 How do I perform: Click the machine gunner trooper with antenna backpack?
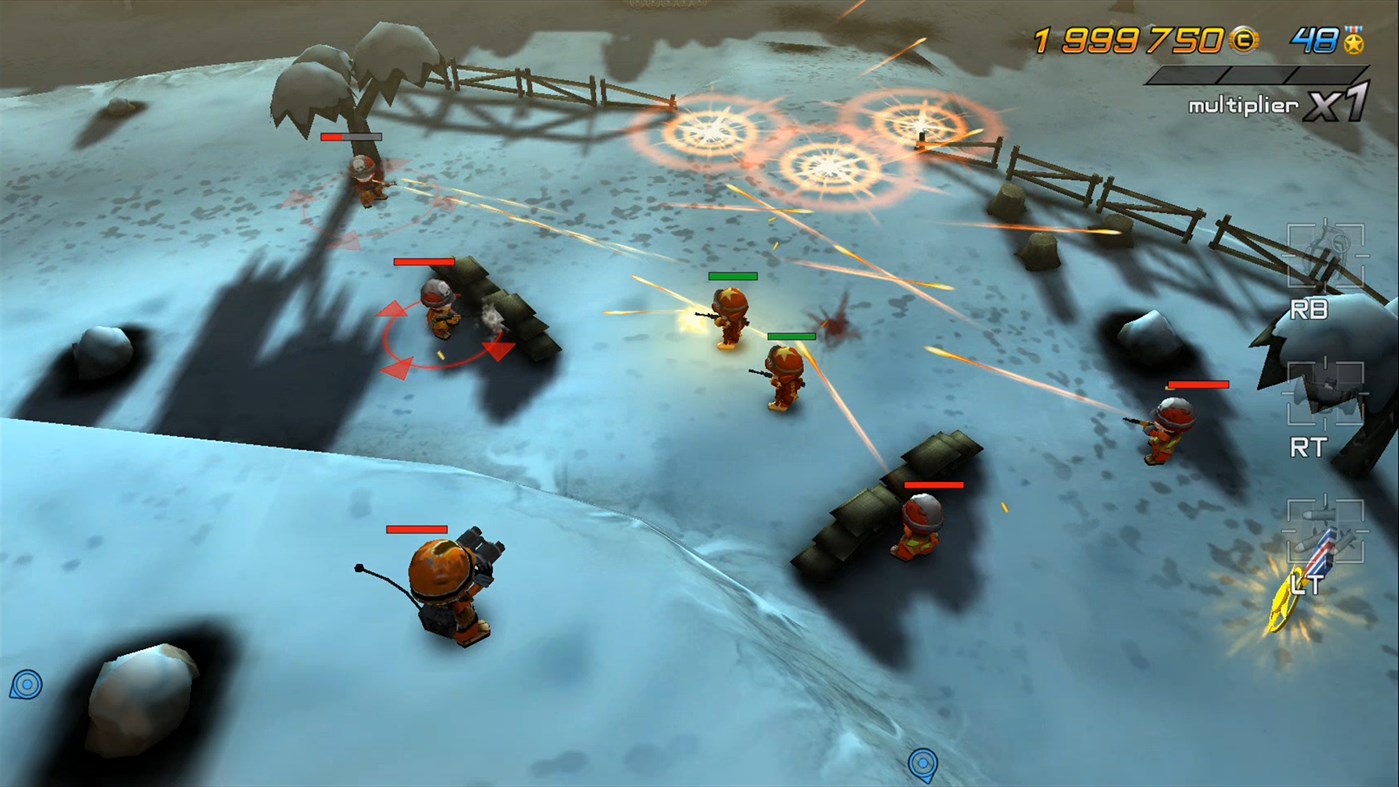(x=445, y=580)
